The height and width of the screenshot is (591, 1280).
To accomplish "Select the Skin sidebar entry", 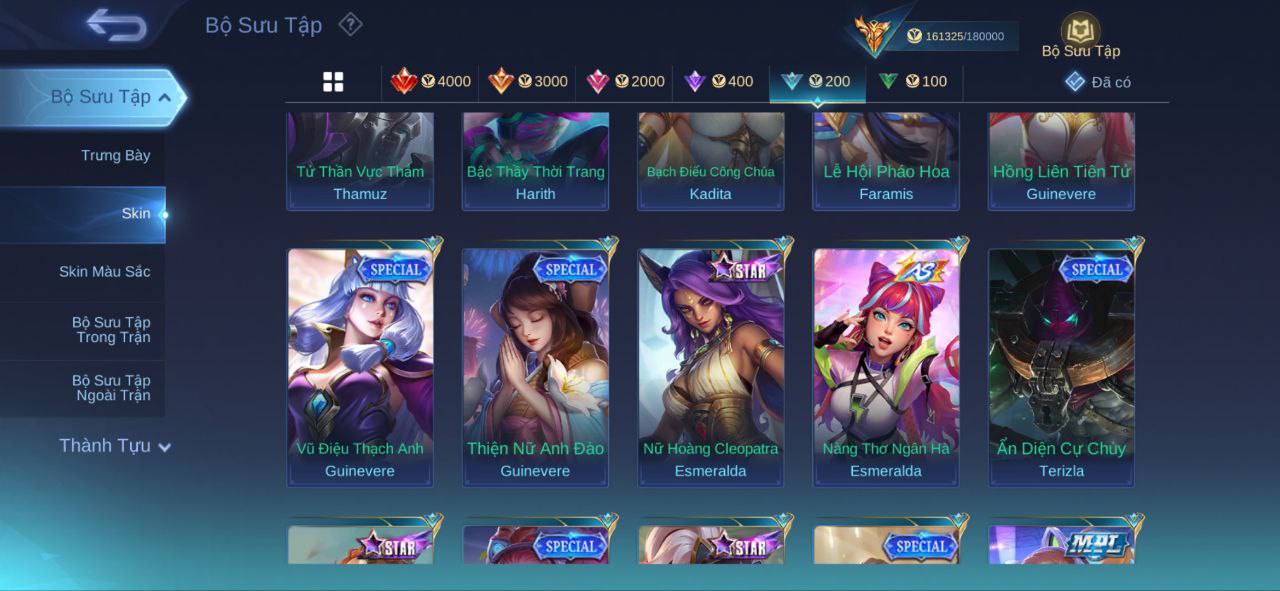I will click(135, 213).
